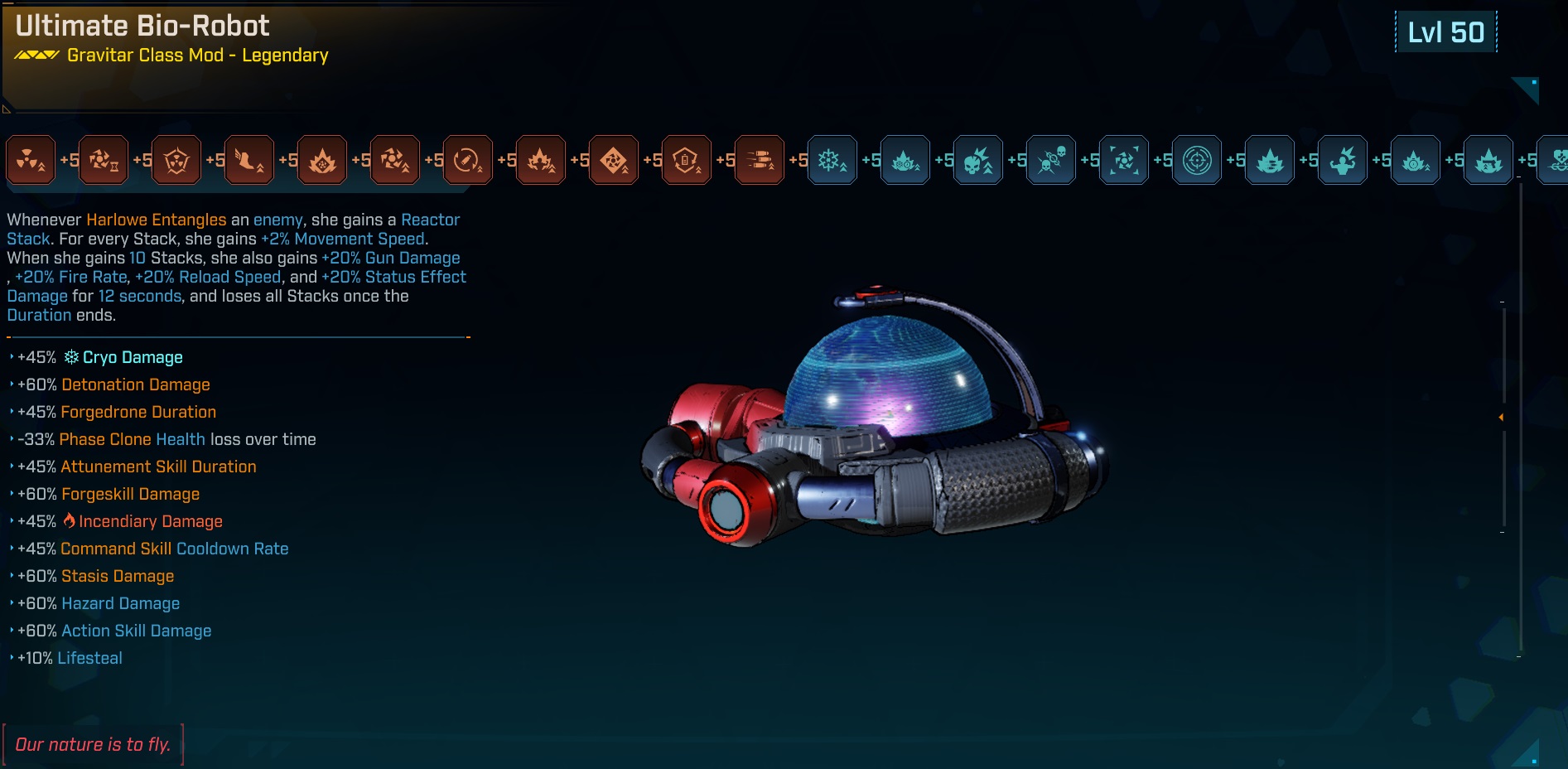Click the blue vortex in brackets icon
This screenshot has width=1568, height=769.
click(1124, 160)
